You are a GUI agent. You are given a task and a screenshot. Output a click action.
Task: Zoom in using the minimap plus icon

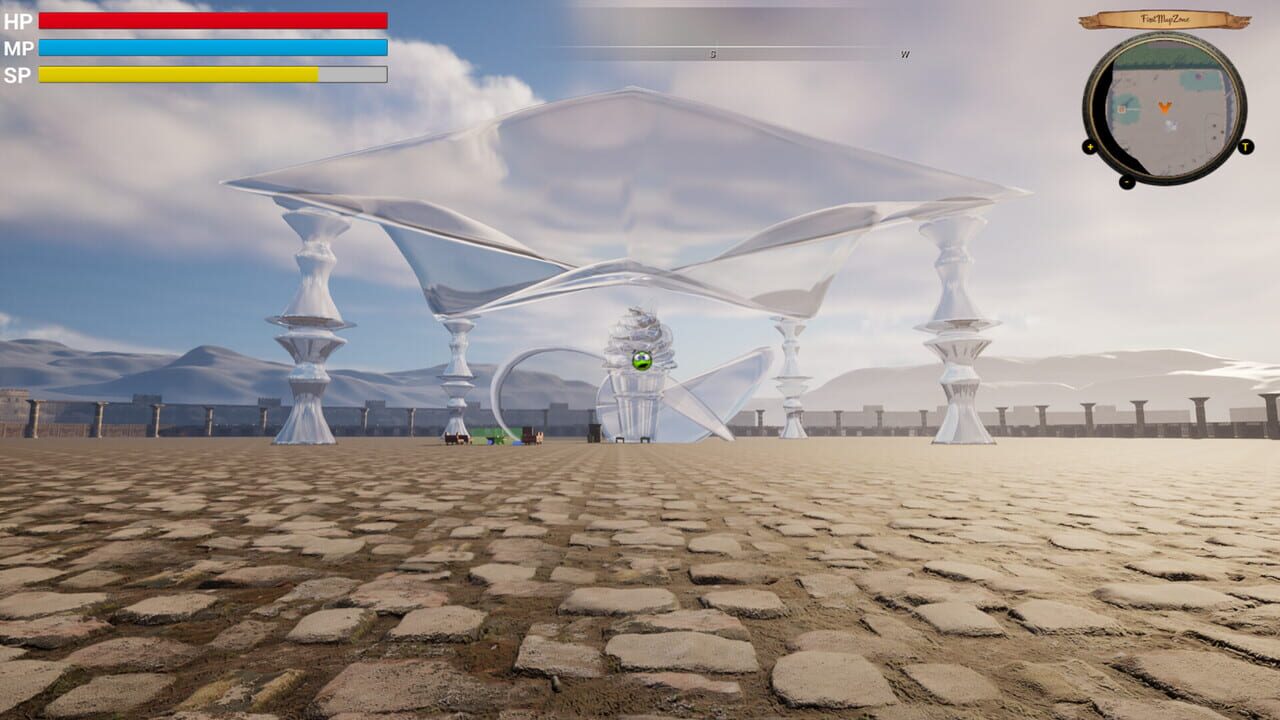pyautogui.click(x=1090, y=147)
